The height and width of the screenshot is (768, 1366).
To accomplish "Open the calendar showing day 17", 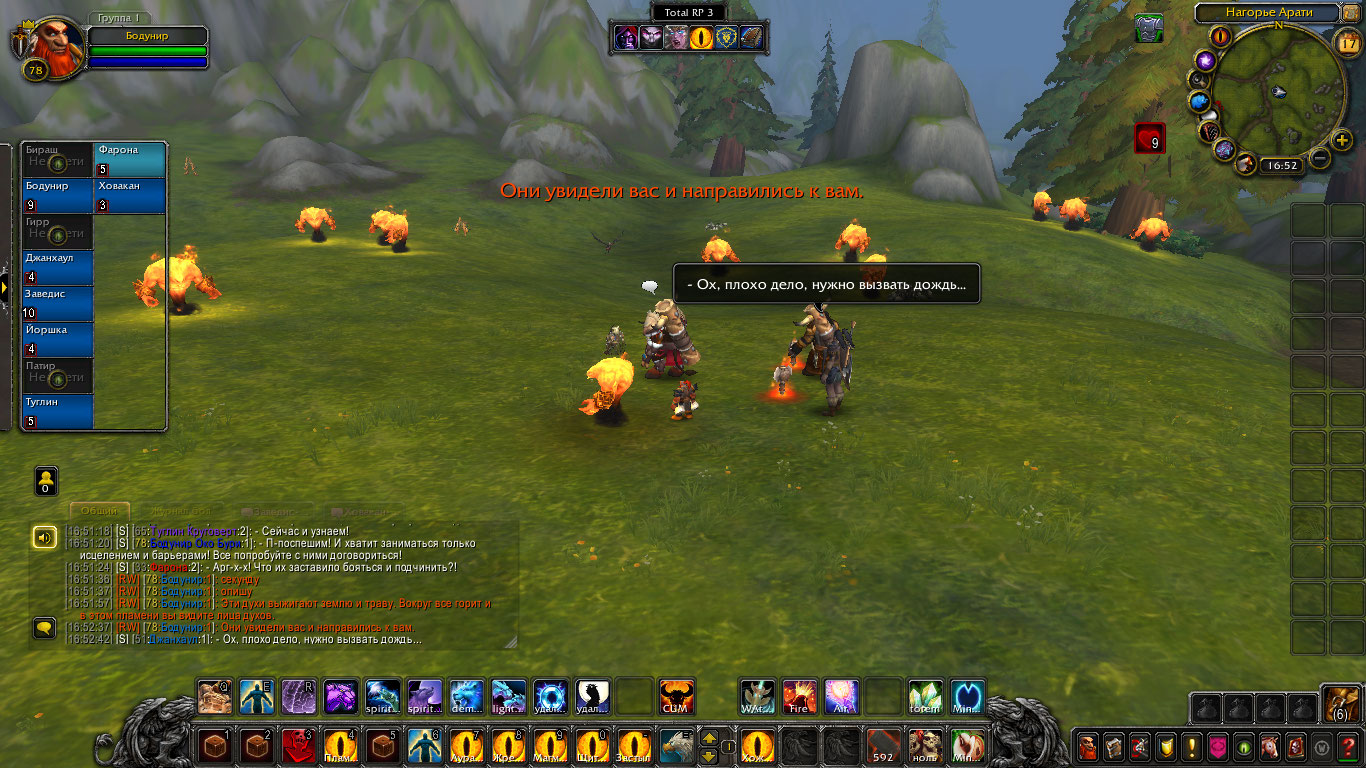I will point(1347,41).
